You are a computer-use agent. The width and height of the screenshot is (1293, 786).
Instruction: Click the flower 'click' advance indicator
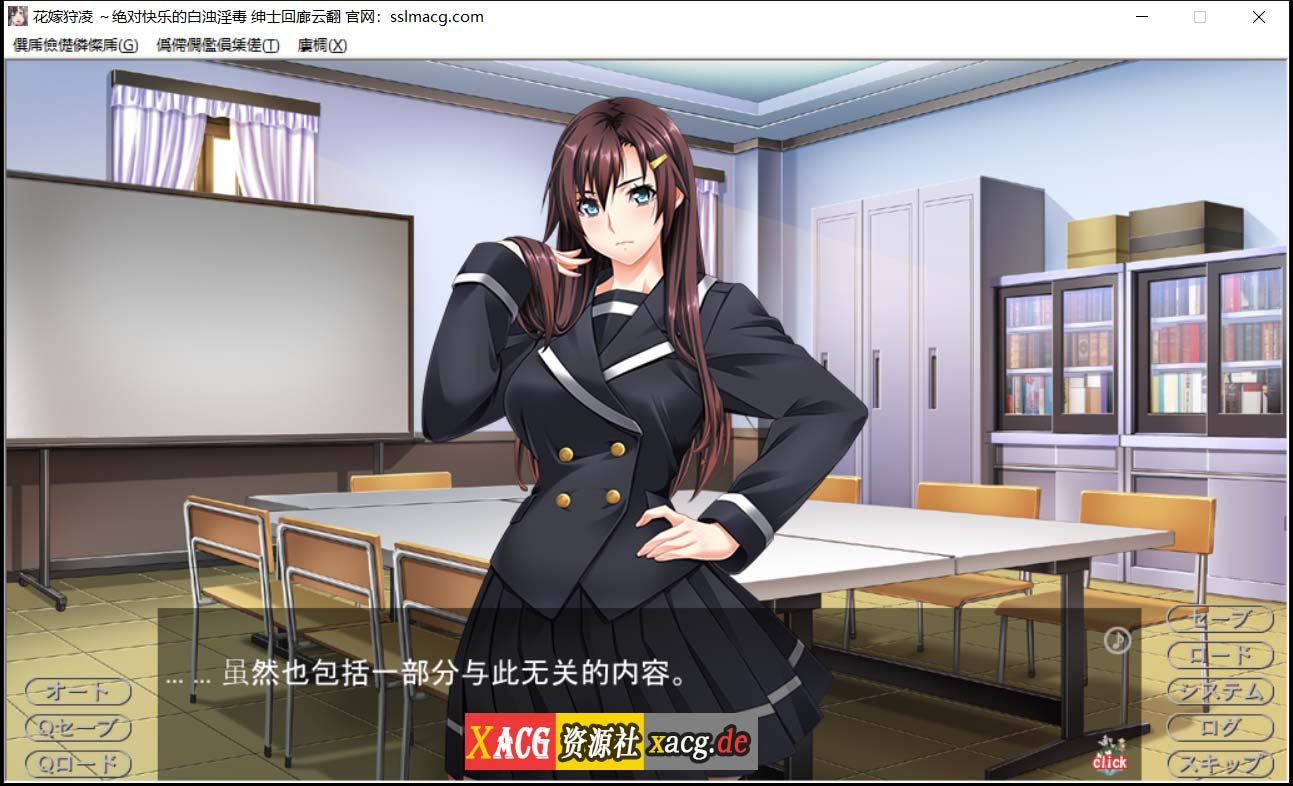coord(1110,757)
